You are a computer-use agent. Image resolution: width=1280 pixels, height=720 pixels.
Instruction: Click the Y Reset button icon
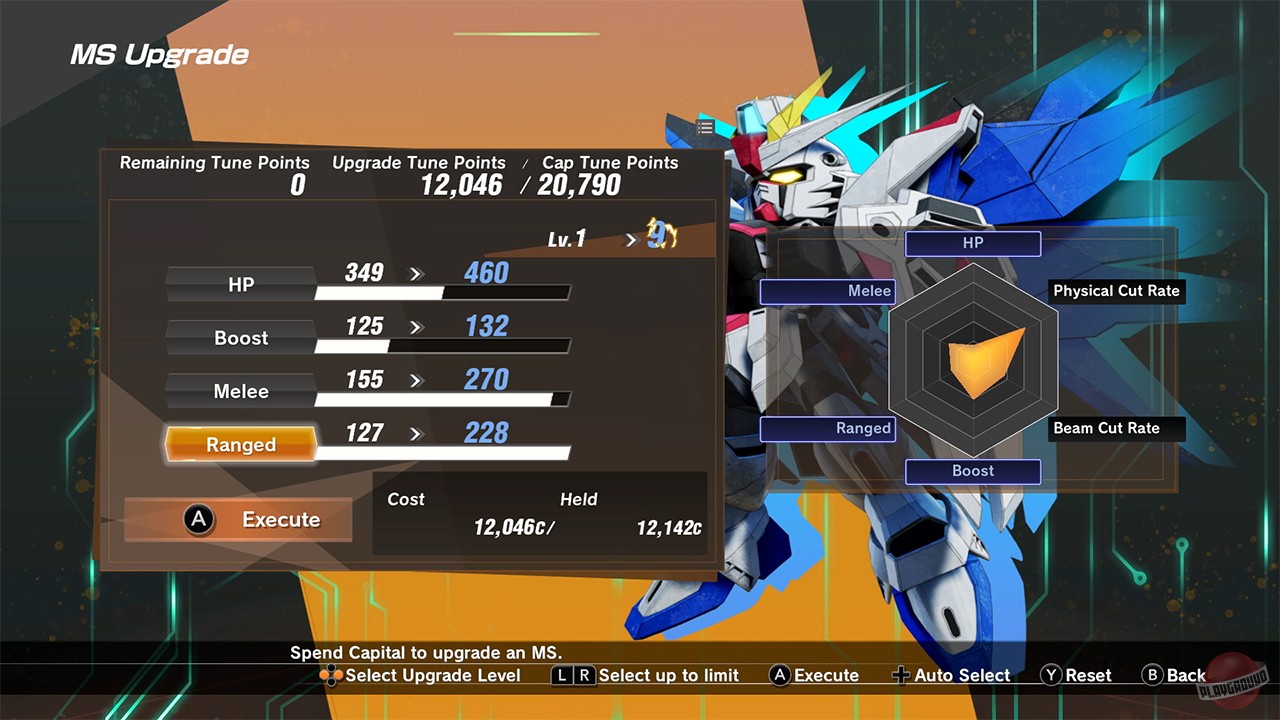pos(1050,675)
